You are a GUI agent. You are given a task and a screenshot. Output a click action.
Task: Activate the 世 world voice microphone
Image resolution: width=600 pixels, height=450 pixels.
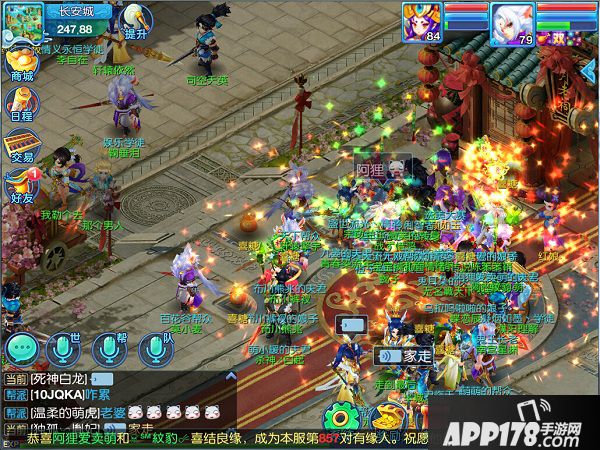pyautogui.click(x=63, y=347)
